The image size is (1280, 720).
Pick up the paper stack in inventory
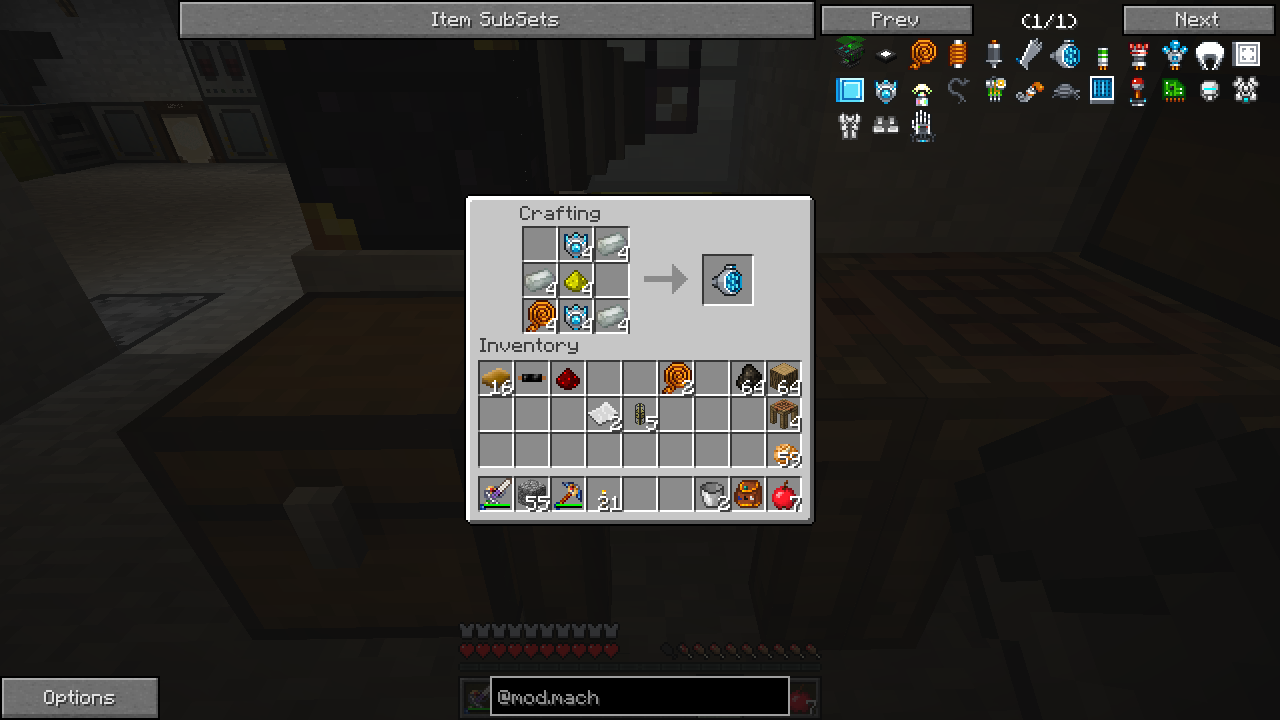(x=604, y=415)
